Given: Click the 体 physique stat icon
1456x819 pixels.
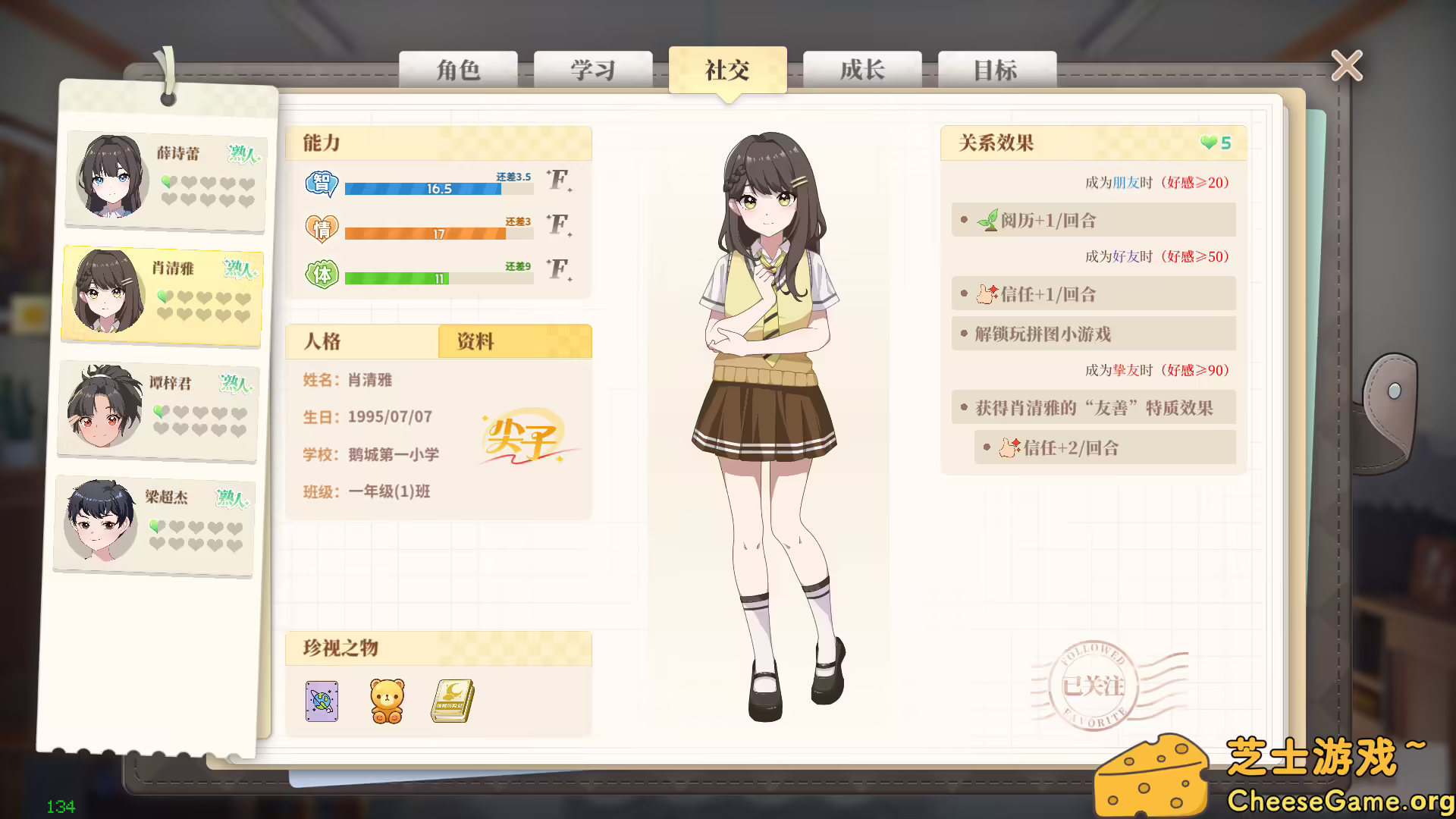Looking at the screenshot, I should (x=321, y=275).
